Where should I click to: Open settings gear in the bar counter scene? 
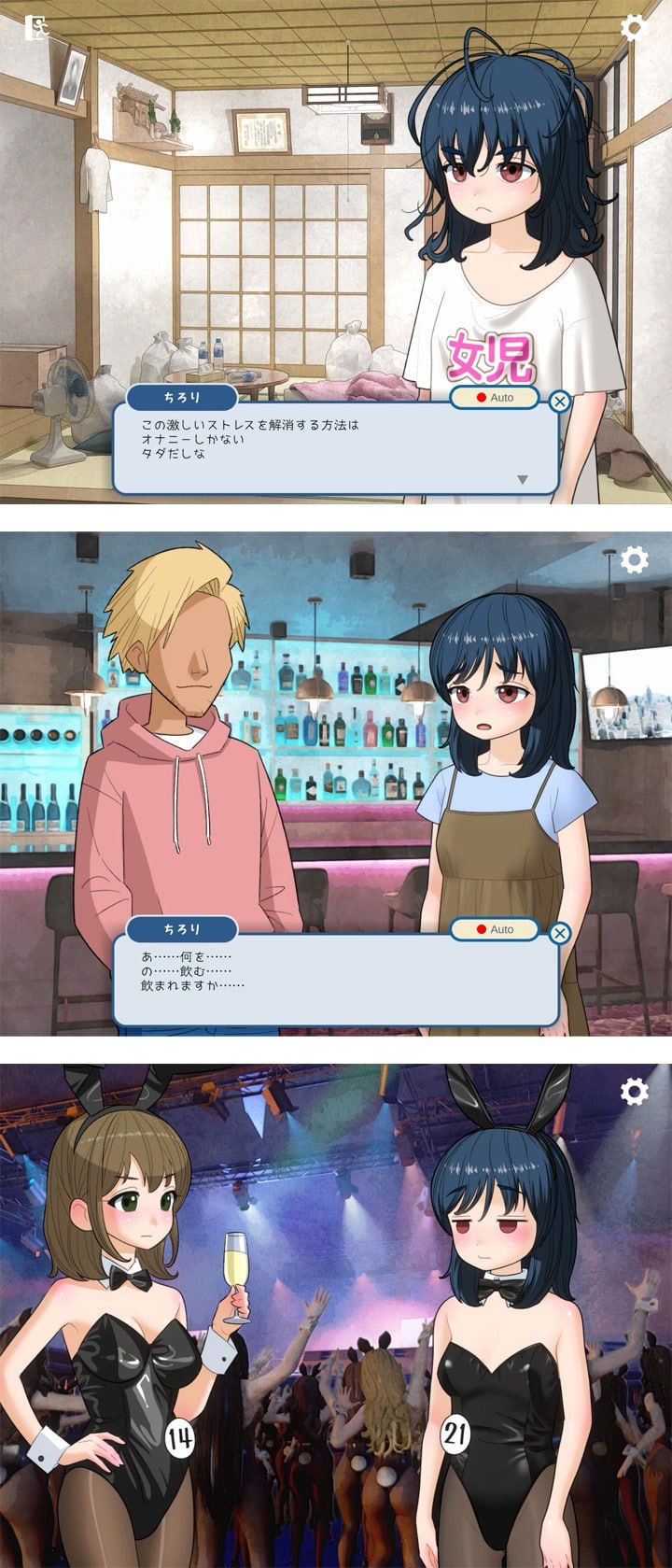pyautogui.click(x=634, y=560)
